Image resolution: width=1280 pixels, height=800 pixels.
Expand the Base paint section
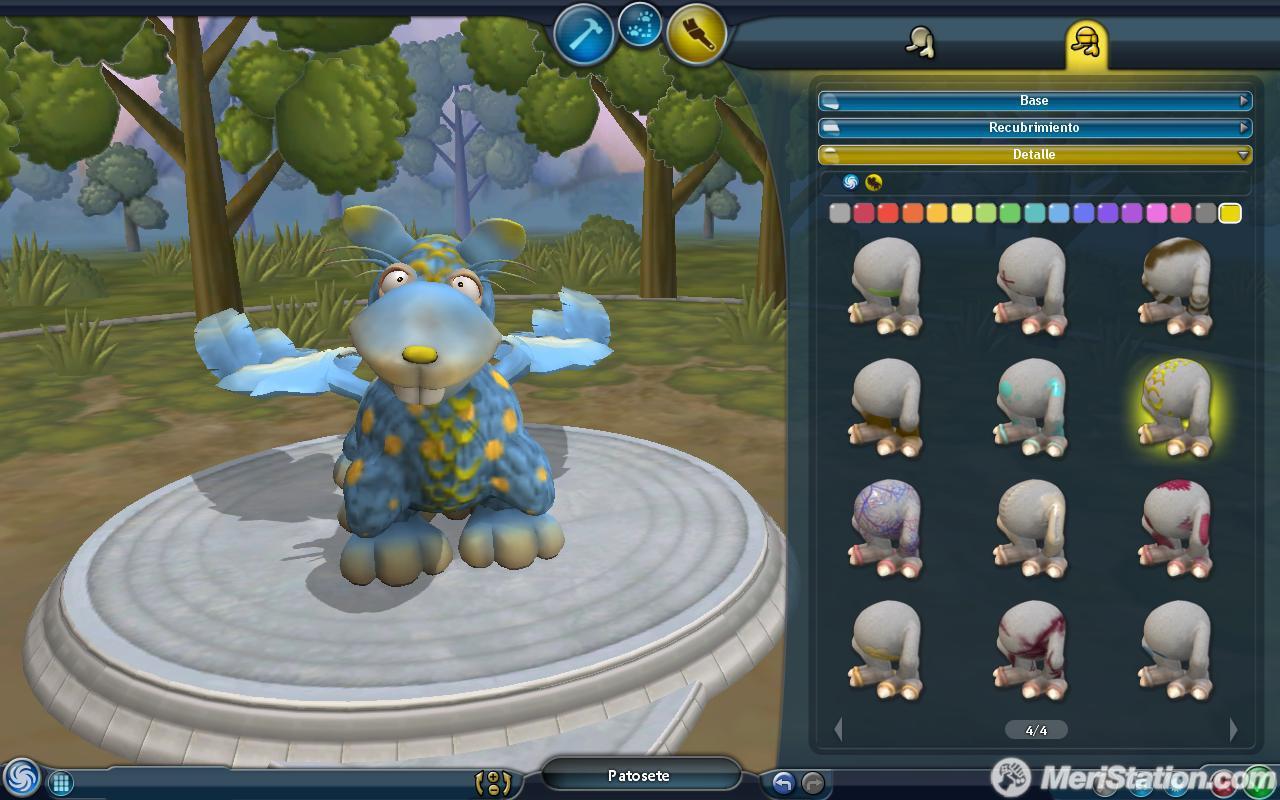pyautogui.click(x=1035, y=100)
